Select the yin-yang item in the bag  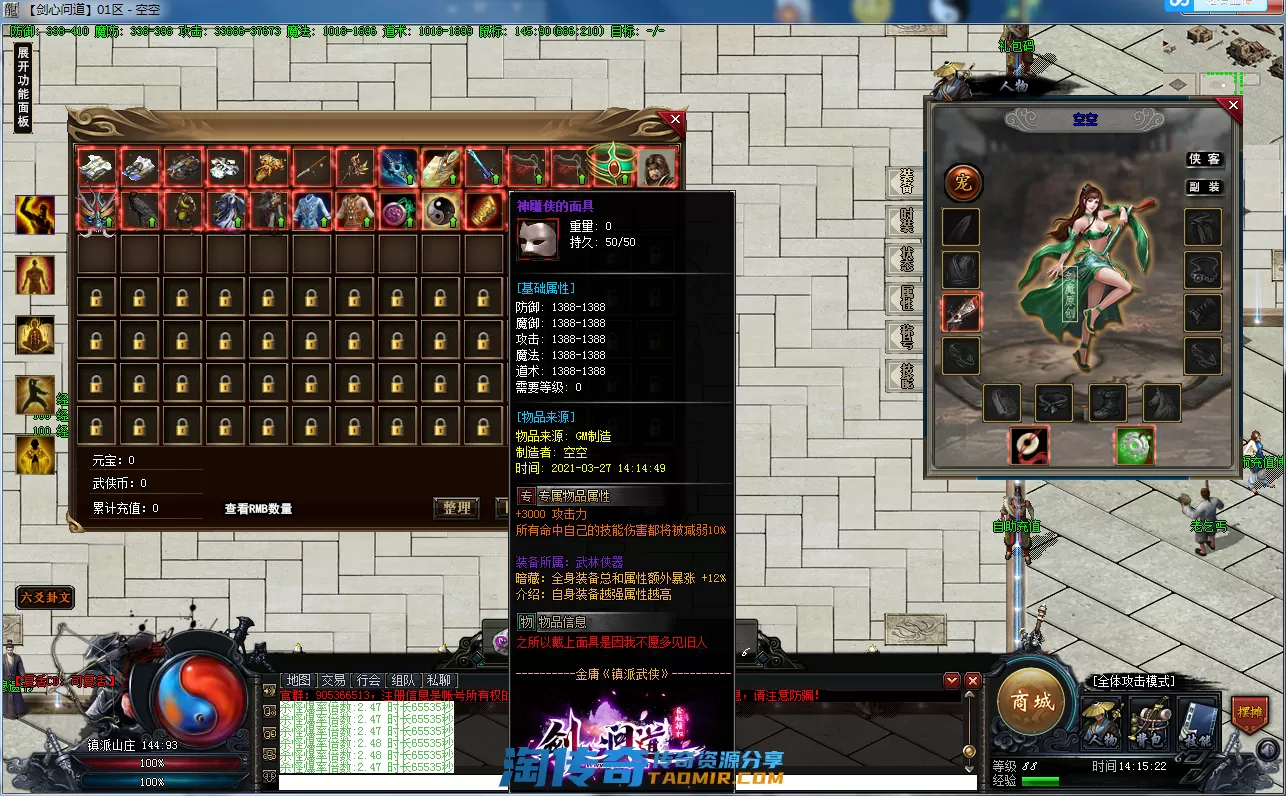click(440, 210)
